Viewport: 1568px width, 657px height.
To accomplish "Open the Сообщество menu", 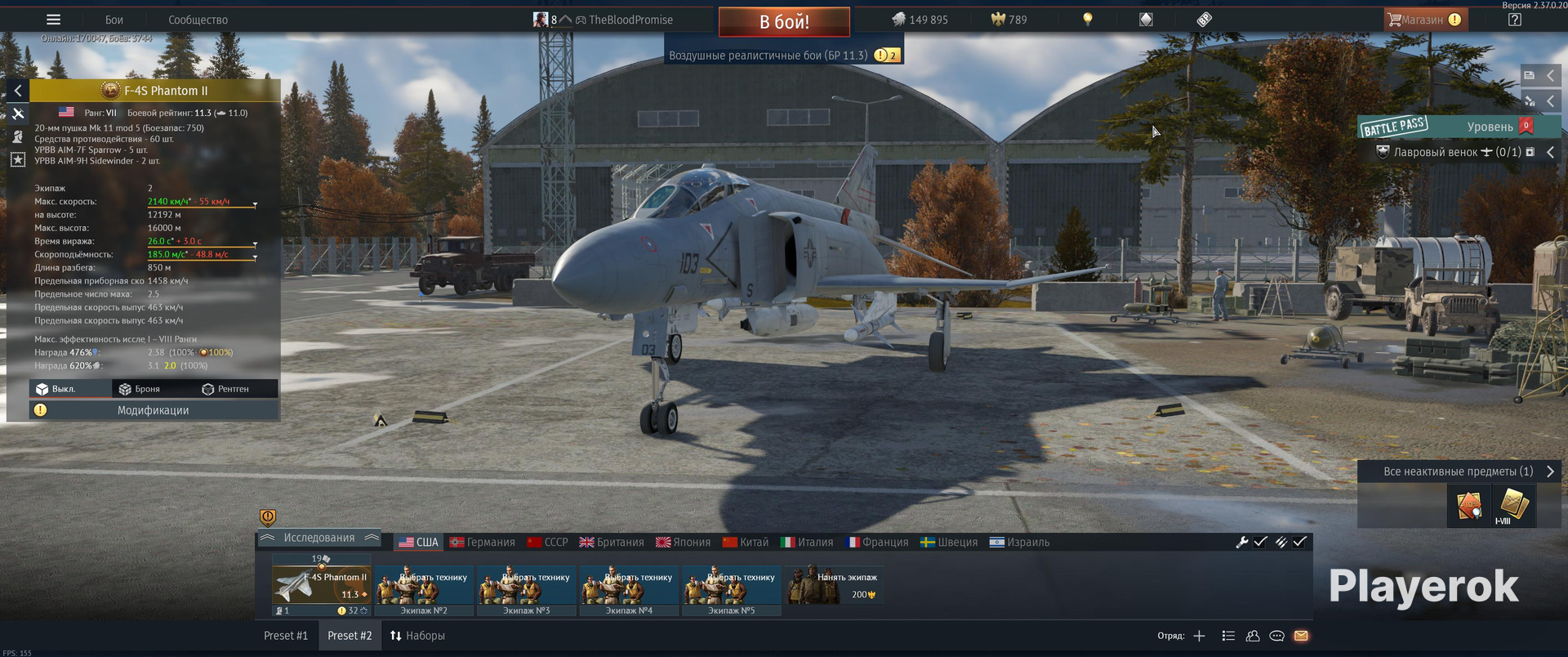I will pyautogui.click(x=198, y=20).
